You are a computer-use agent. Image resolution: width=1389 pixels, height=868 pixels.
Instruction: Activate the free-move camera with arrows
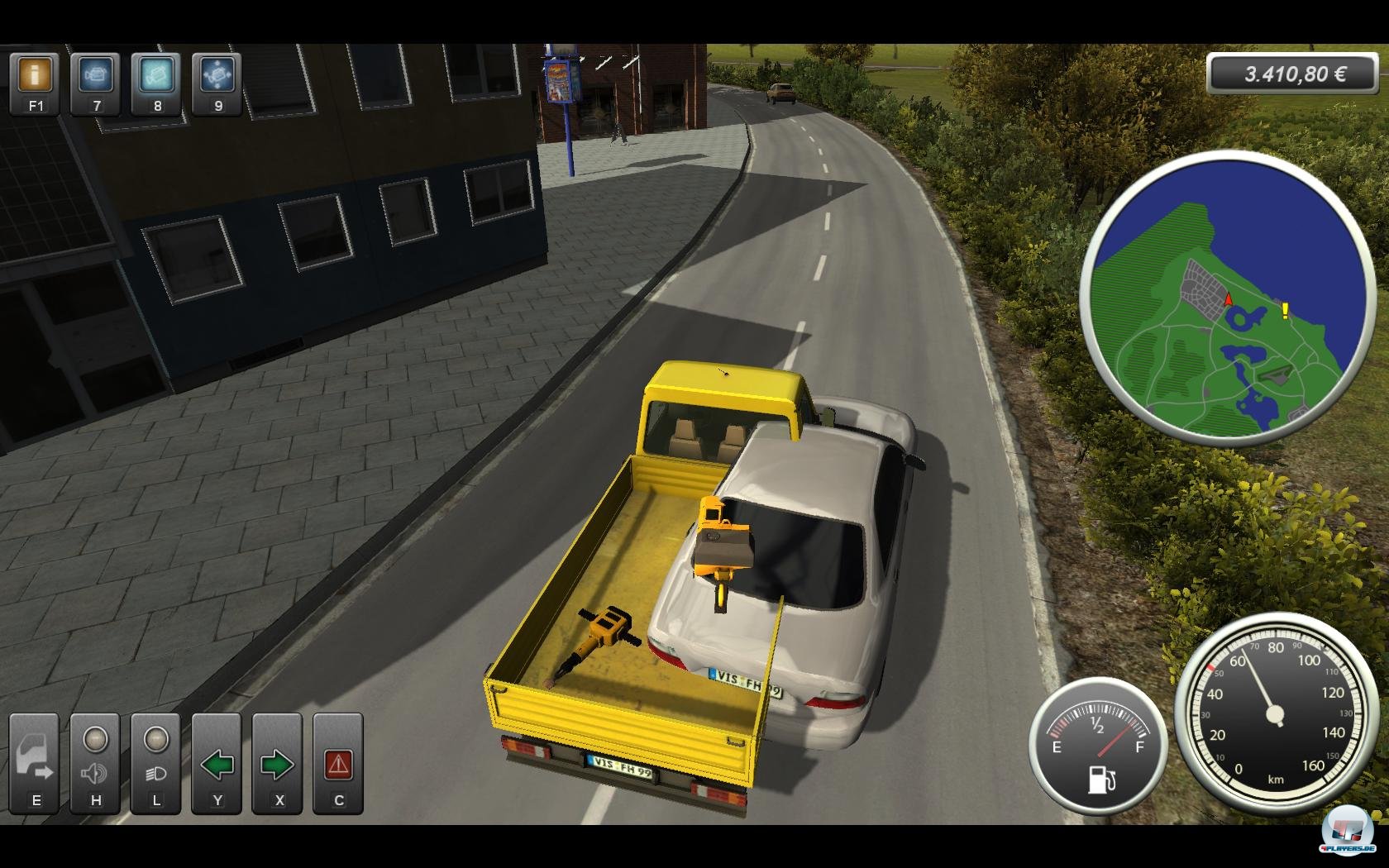[217, 76]
